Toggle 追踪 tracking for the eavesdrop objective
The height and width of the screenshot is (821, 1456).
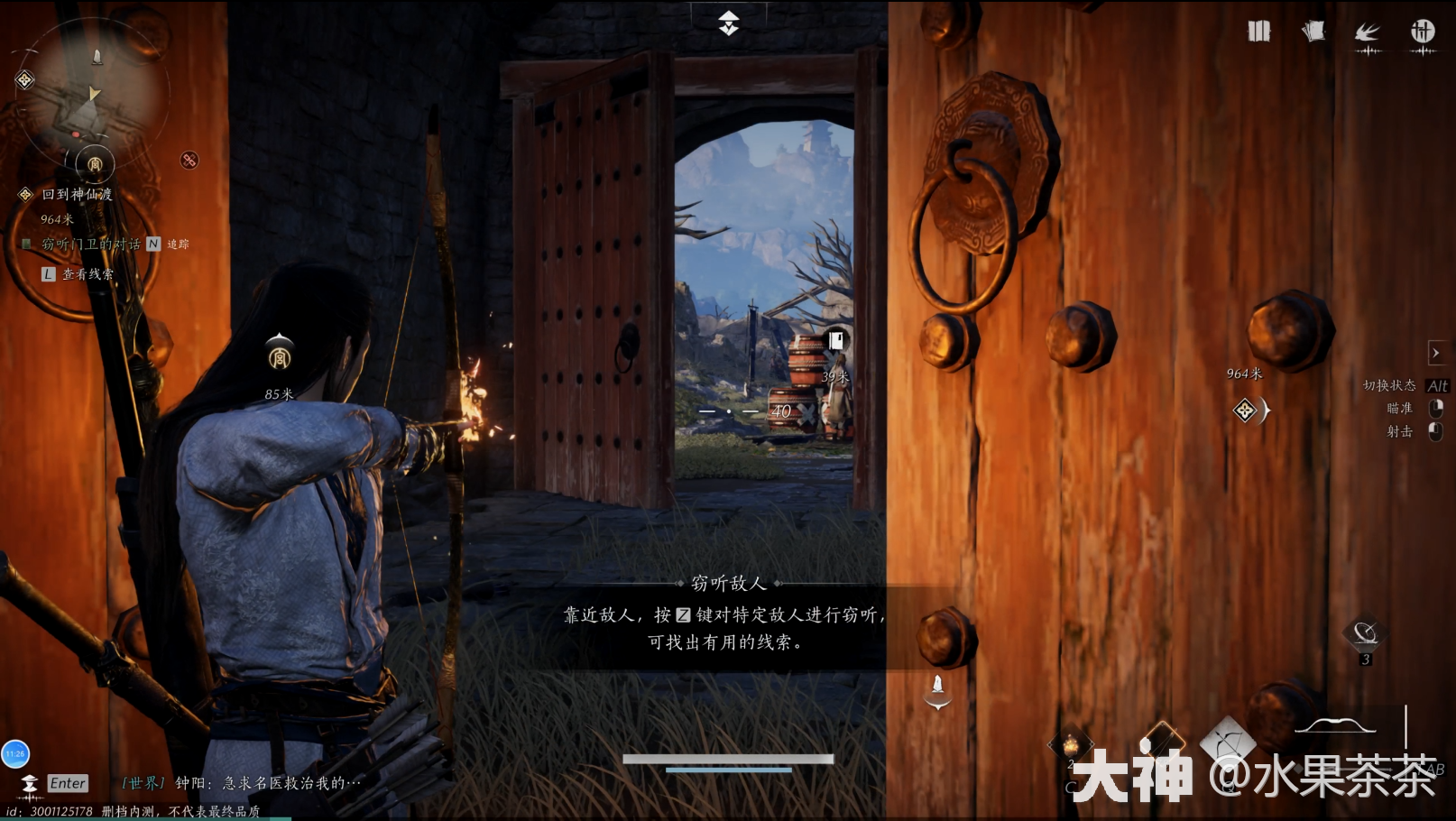178,244
